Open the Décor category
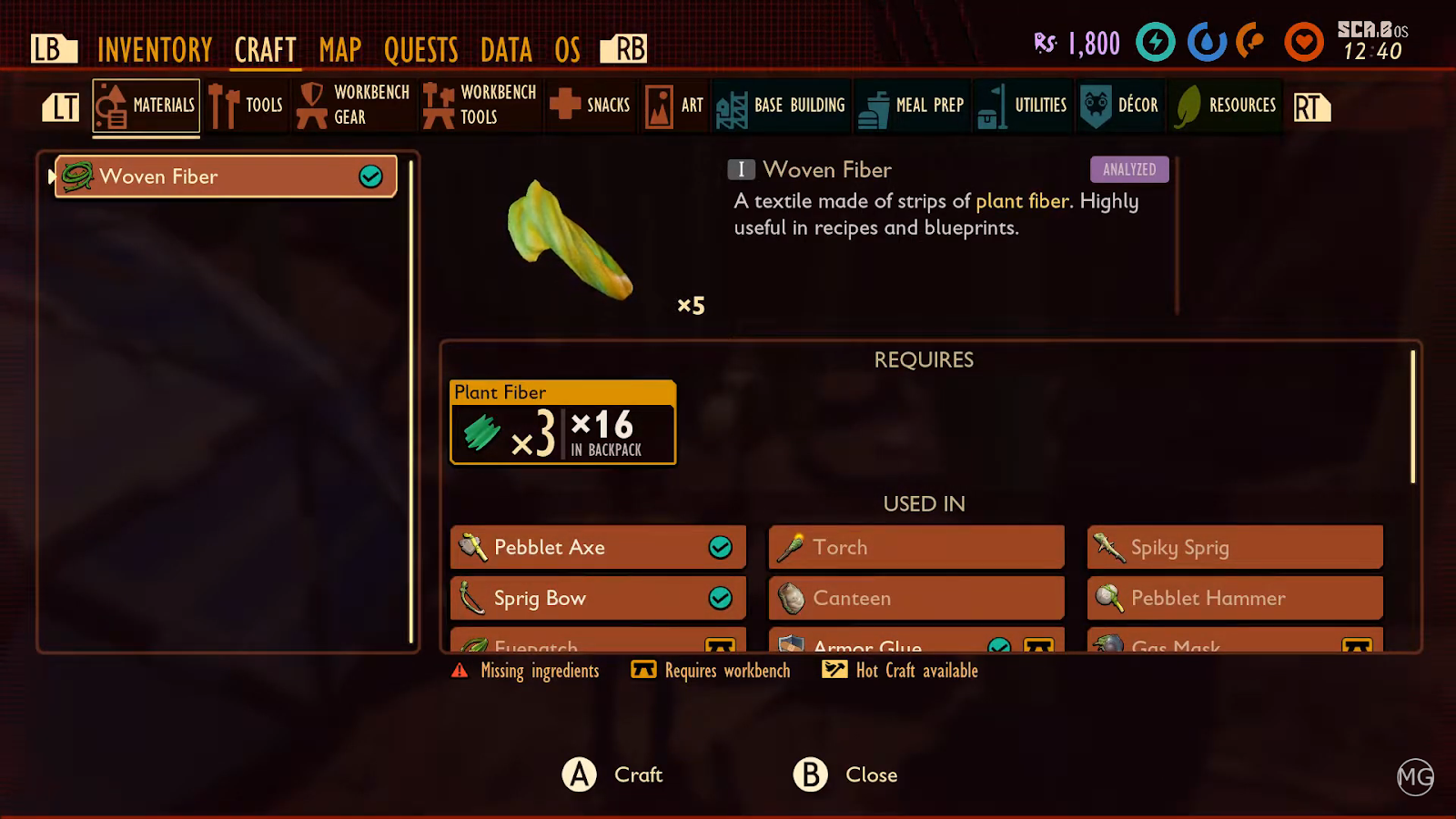Viewport: 1456px width, 819px height. [x=1120, y=106]
